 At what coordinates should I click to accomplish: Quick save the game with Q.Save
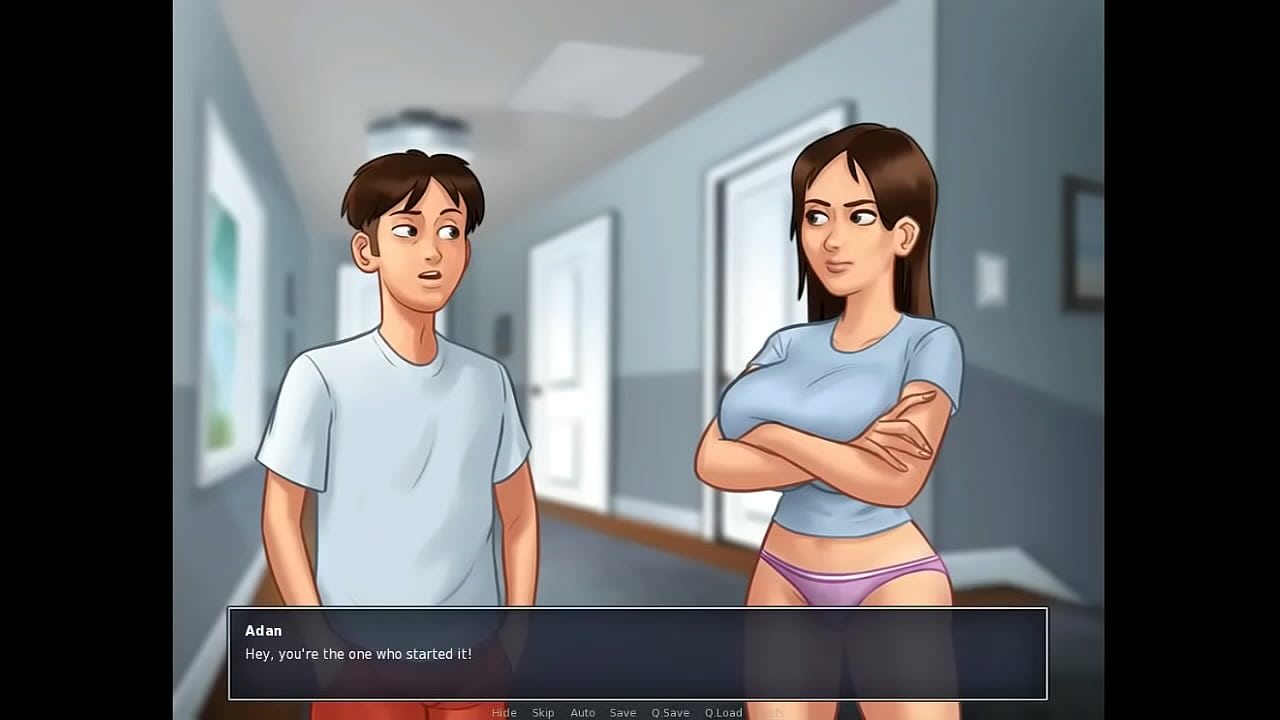(x=670, y=712)
